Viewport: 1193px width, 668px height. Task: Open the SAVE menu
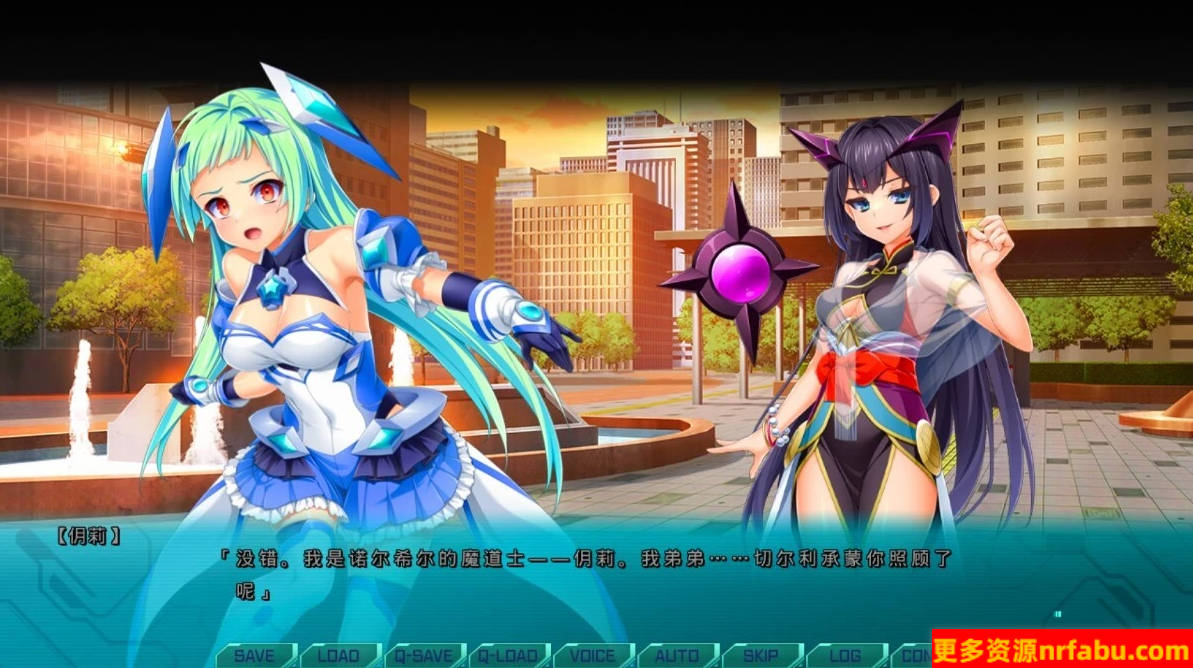pos(254,656)
